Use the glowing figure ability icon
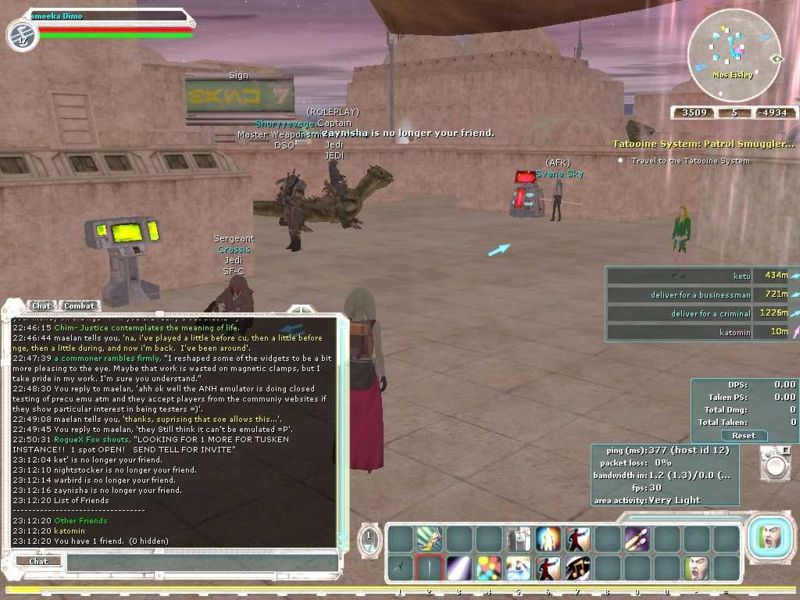Screen dimensions: 800x600 pyautogui.click(x=548, y=540)
